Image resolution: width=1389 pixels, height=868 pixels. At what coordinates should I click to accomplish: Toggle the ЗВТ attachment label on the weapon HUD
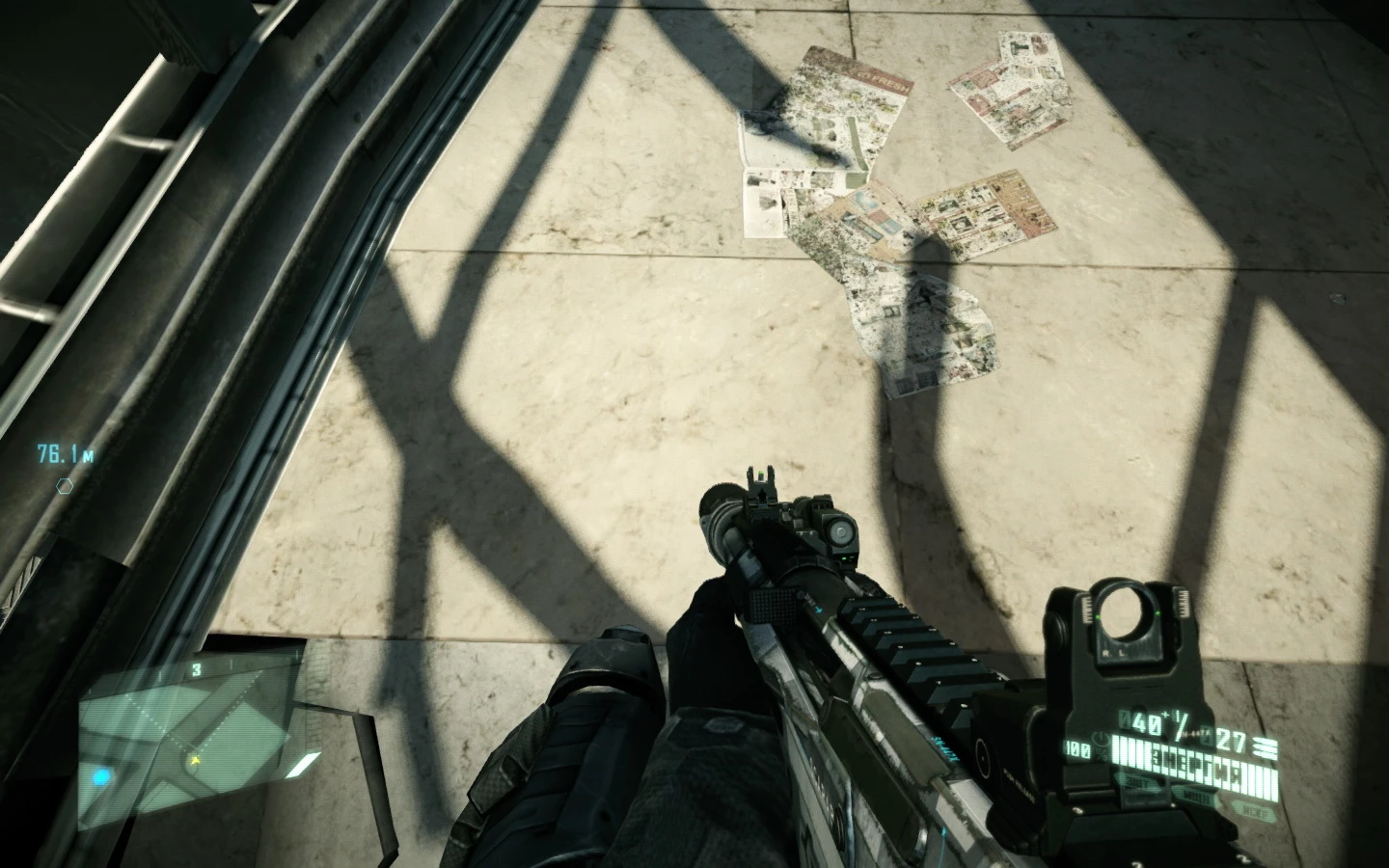[x=1138, y=782]
